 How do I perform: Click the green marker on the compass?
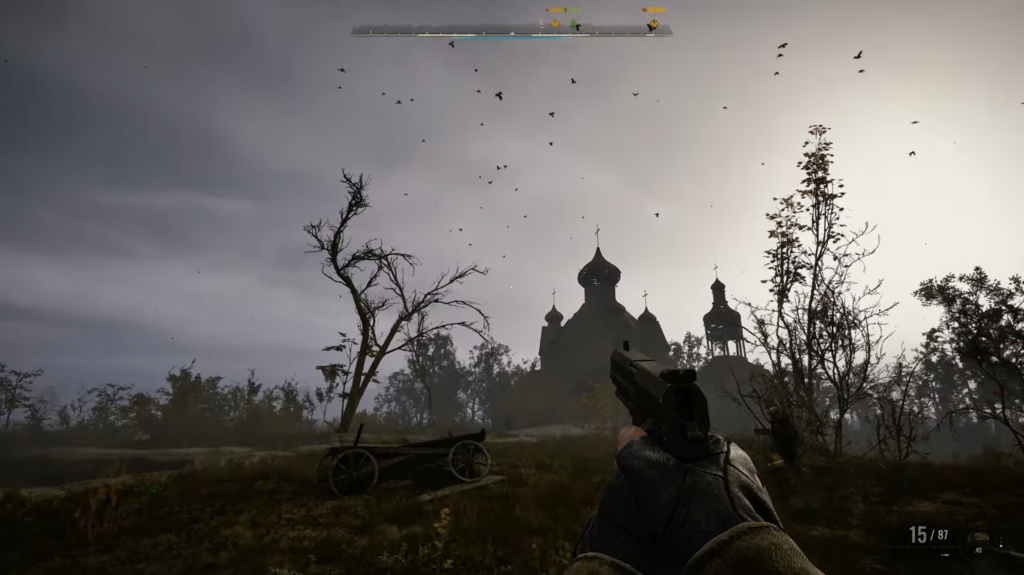(x=573, y=23)
